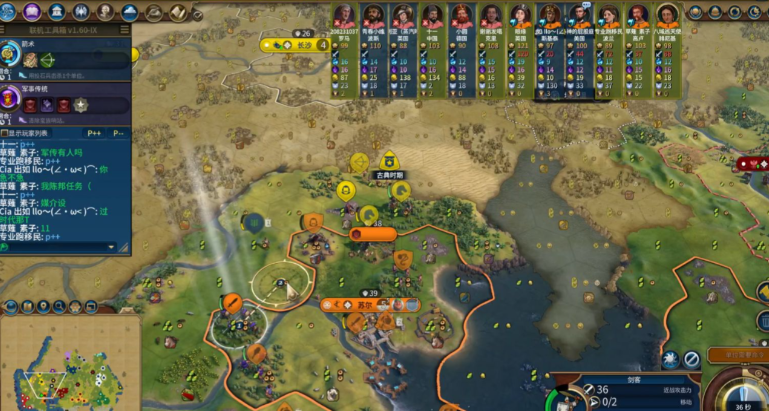Select the 波兰 leader portrait
The image size is (769, 411).
click(610, 17)
